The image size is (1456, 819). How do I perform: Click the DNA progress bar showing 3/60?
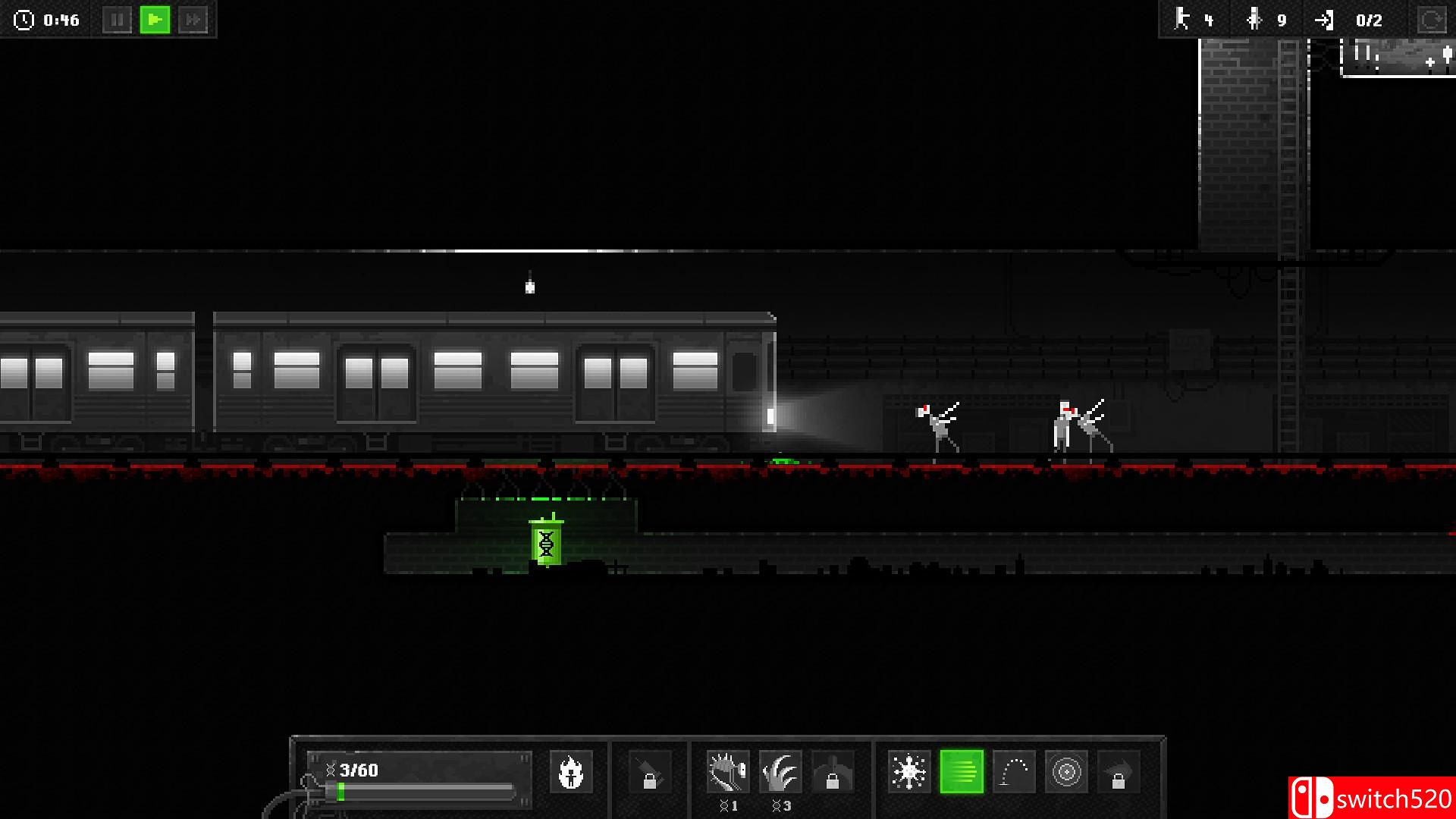pyautogui.click(x=413, y=781)
